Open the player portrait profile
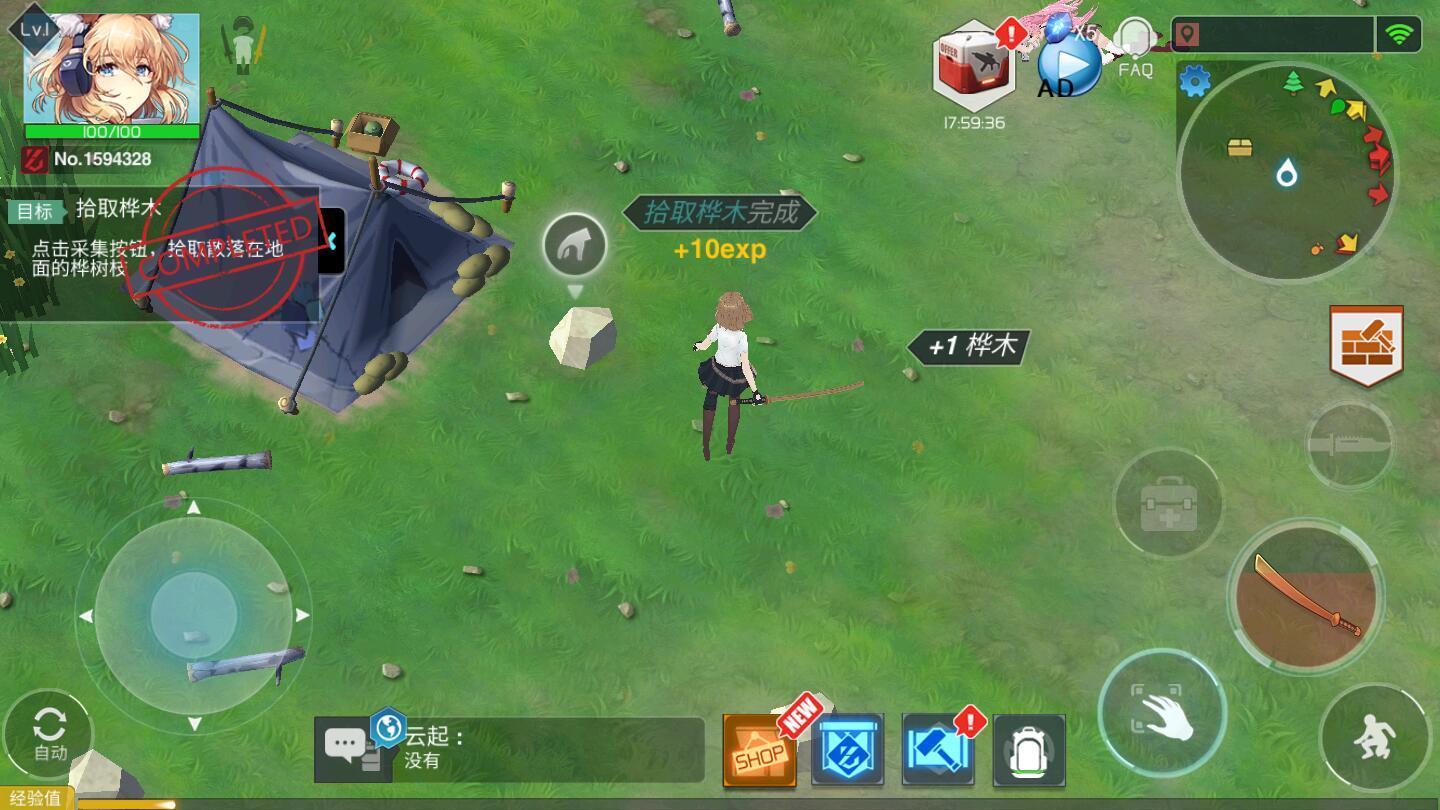Viewport: 1440px width, 810px height. pos(110,68)
